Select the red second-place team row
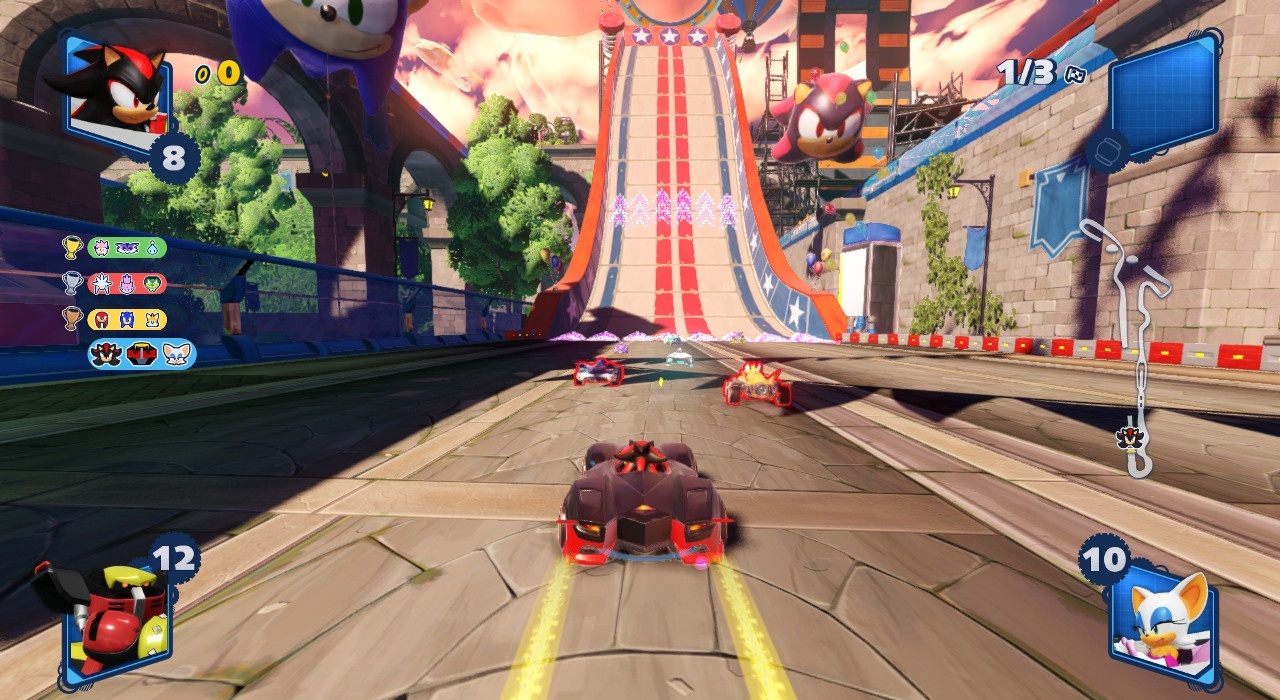 127,283
